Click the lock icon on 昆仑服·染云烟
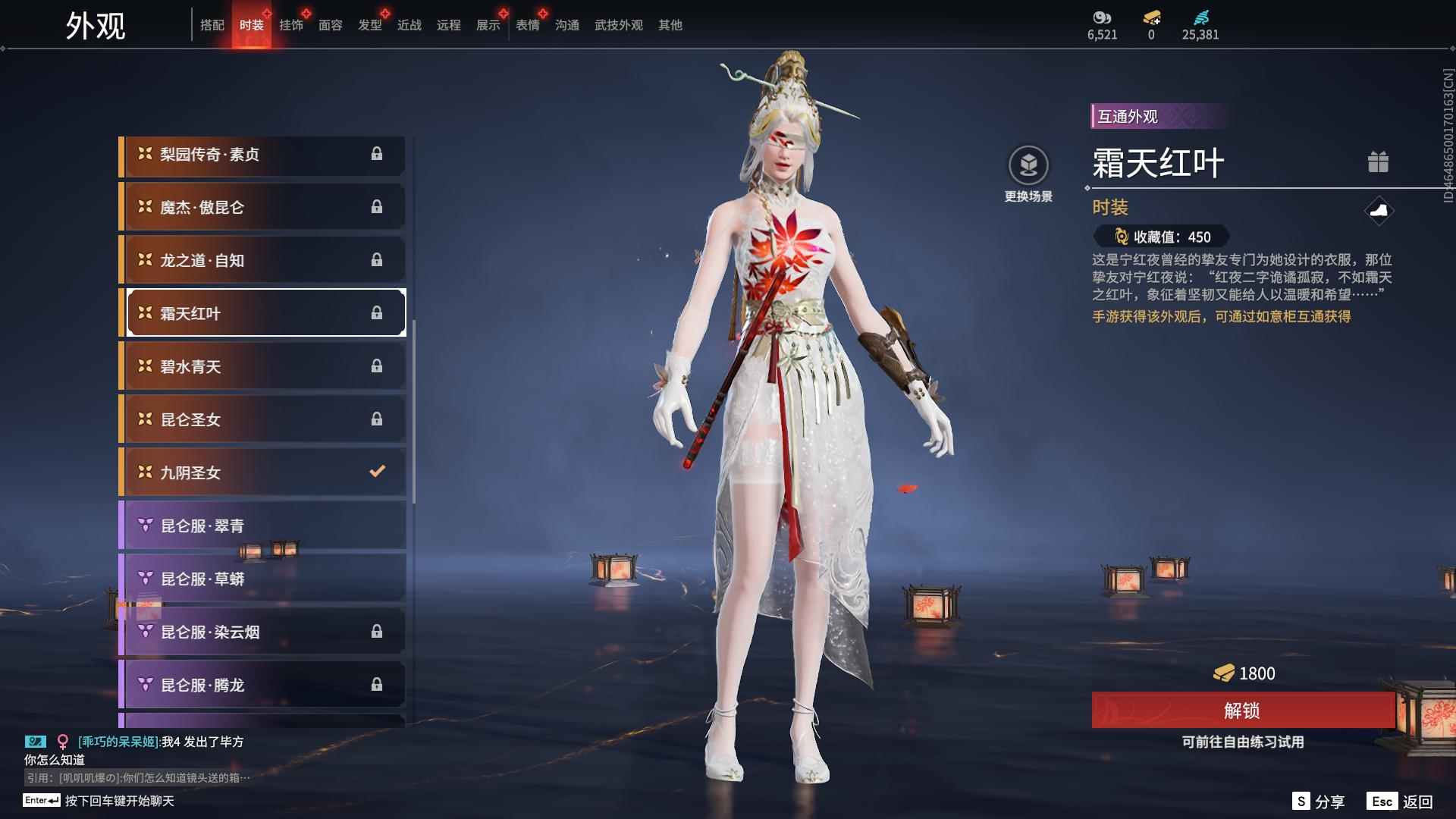This screenshot has width=1456, height=819. [x=377, y=631]
